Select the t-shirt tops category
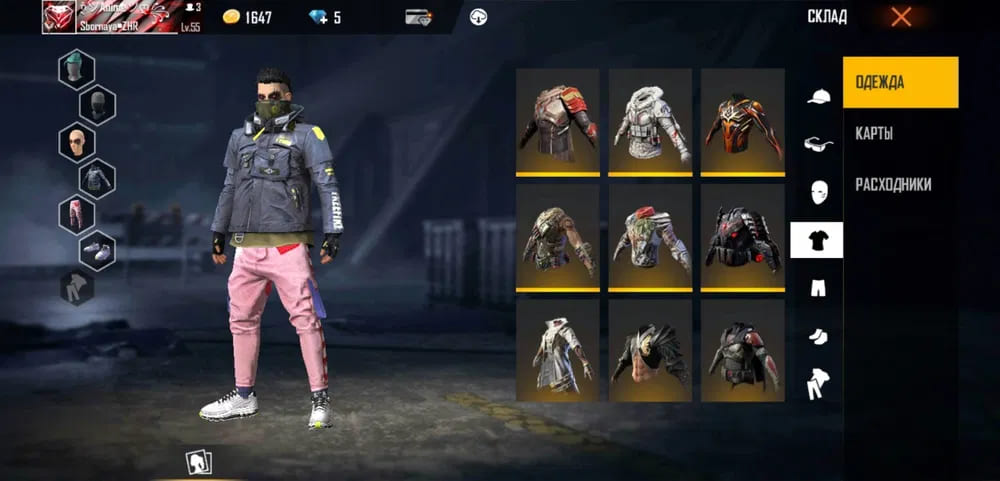This screenshot has width=1000, height=481. (x=816, y=240)
